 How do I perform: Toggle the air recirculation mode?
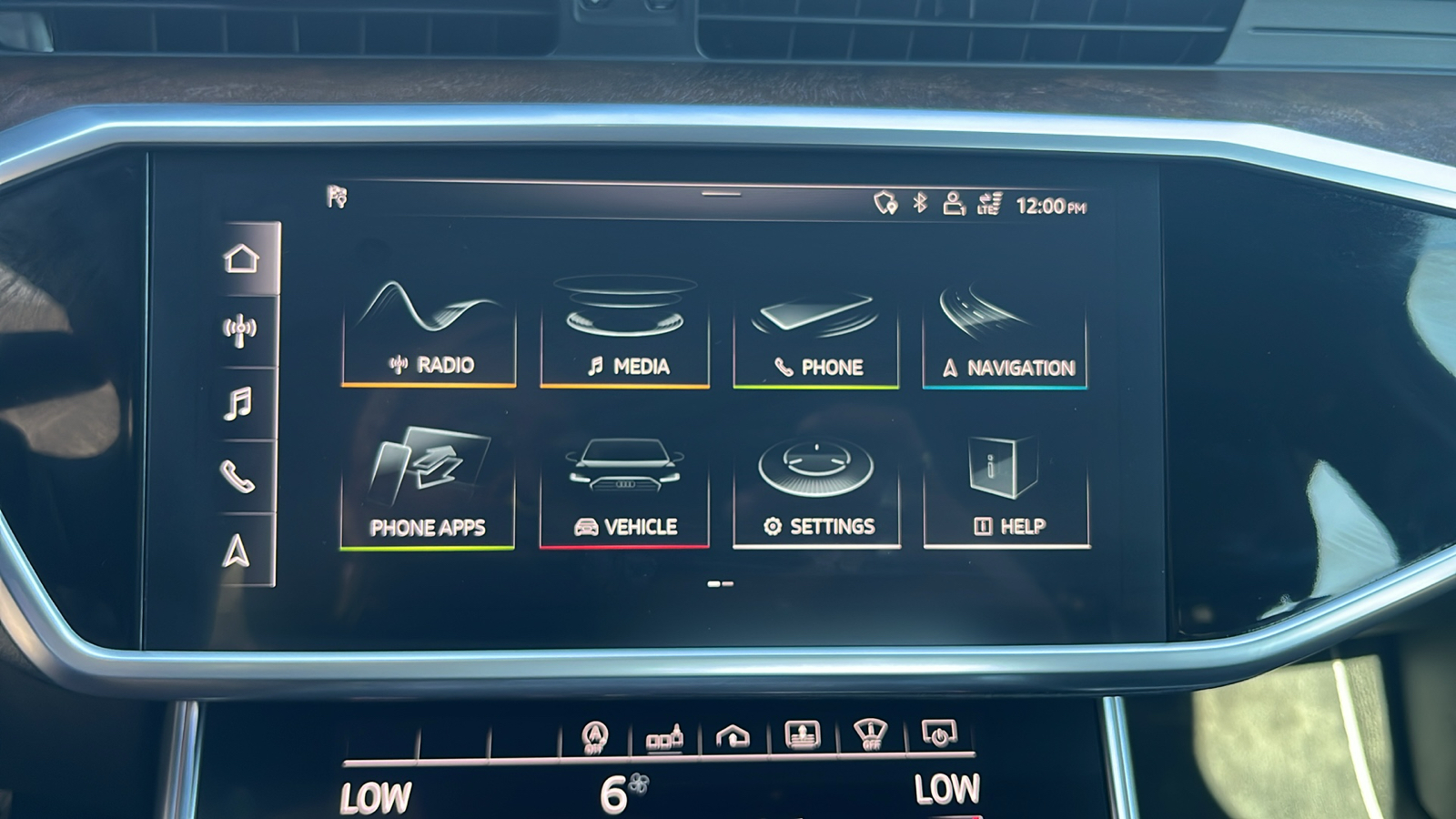coord(733,733)
